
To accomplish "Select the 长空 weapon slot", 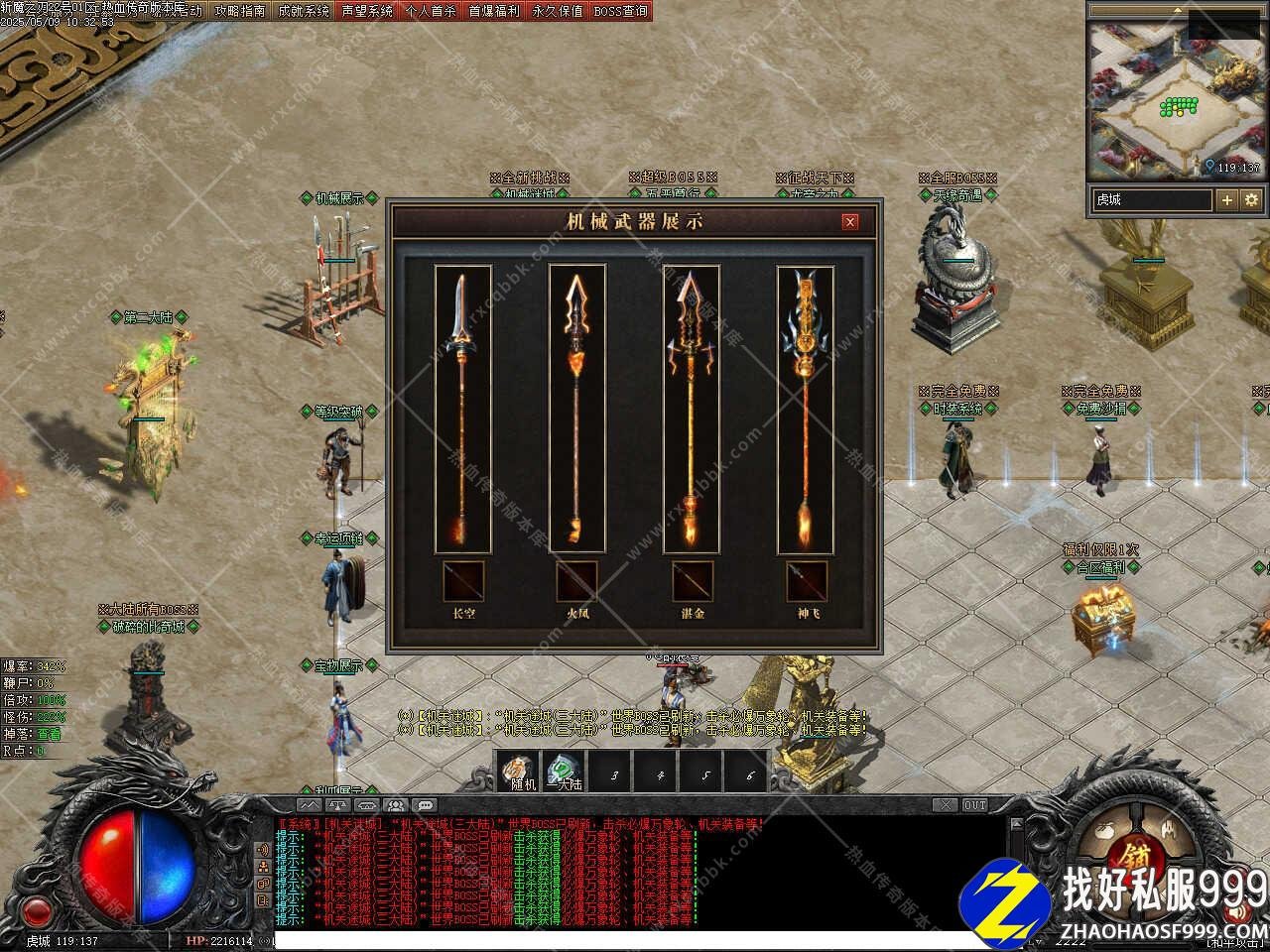I will click(x=463, y=581).
